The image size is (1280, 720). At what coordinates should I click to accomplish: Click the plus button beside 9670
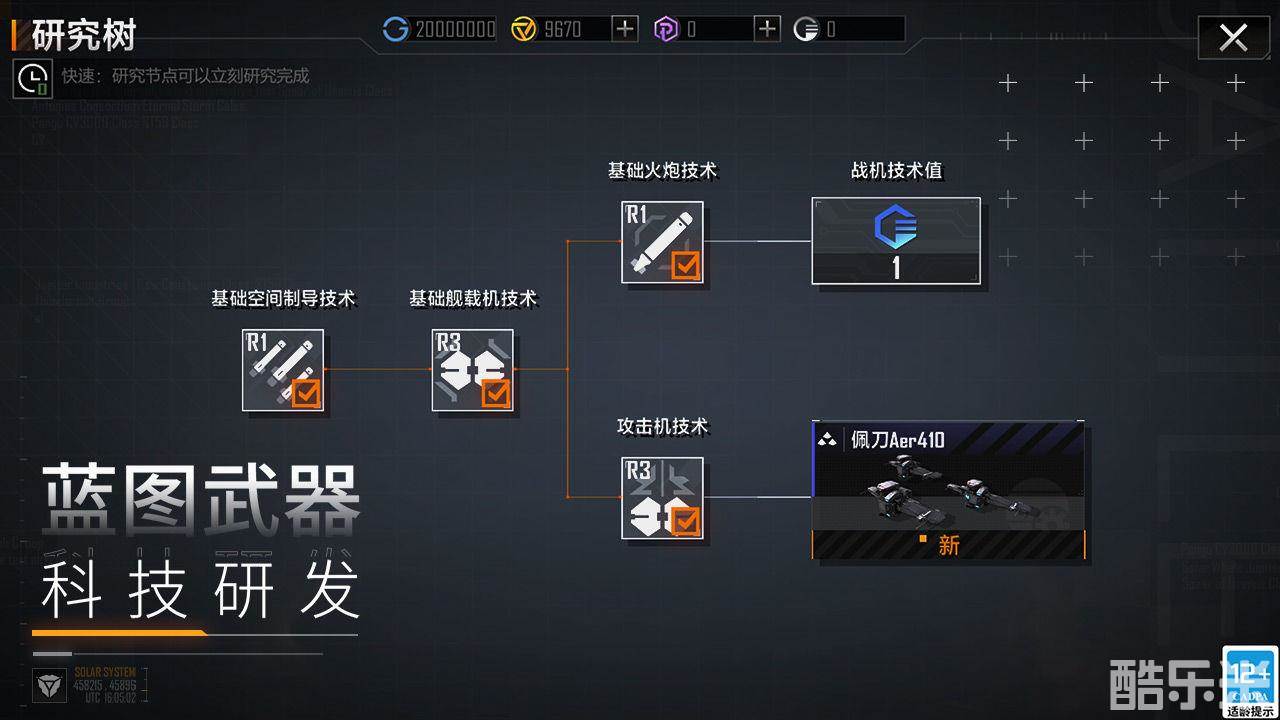[623, 29]
